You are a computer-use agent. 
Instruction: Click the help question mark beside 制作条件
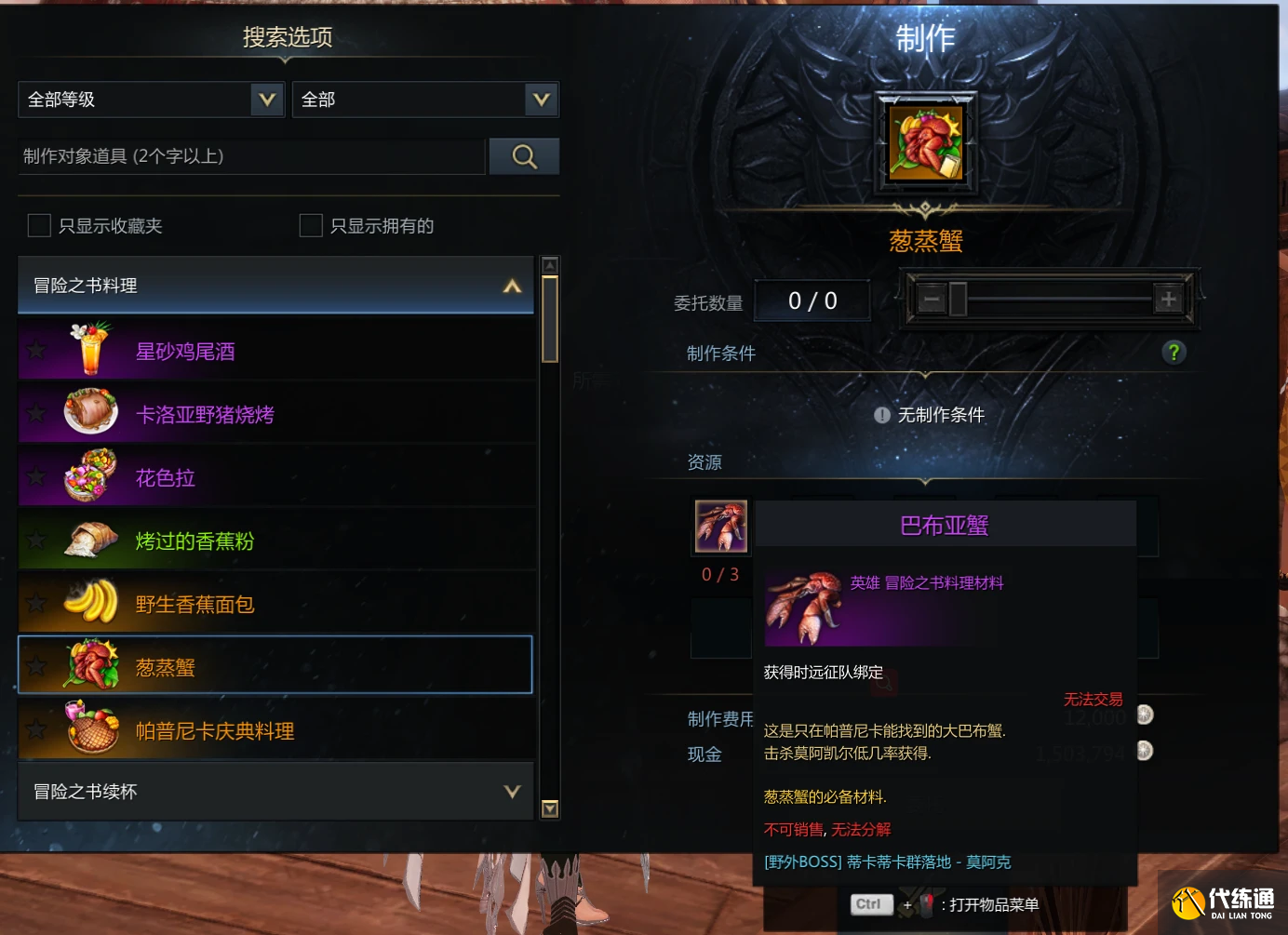1174,353
